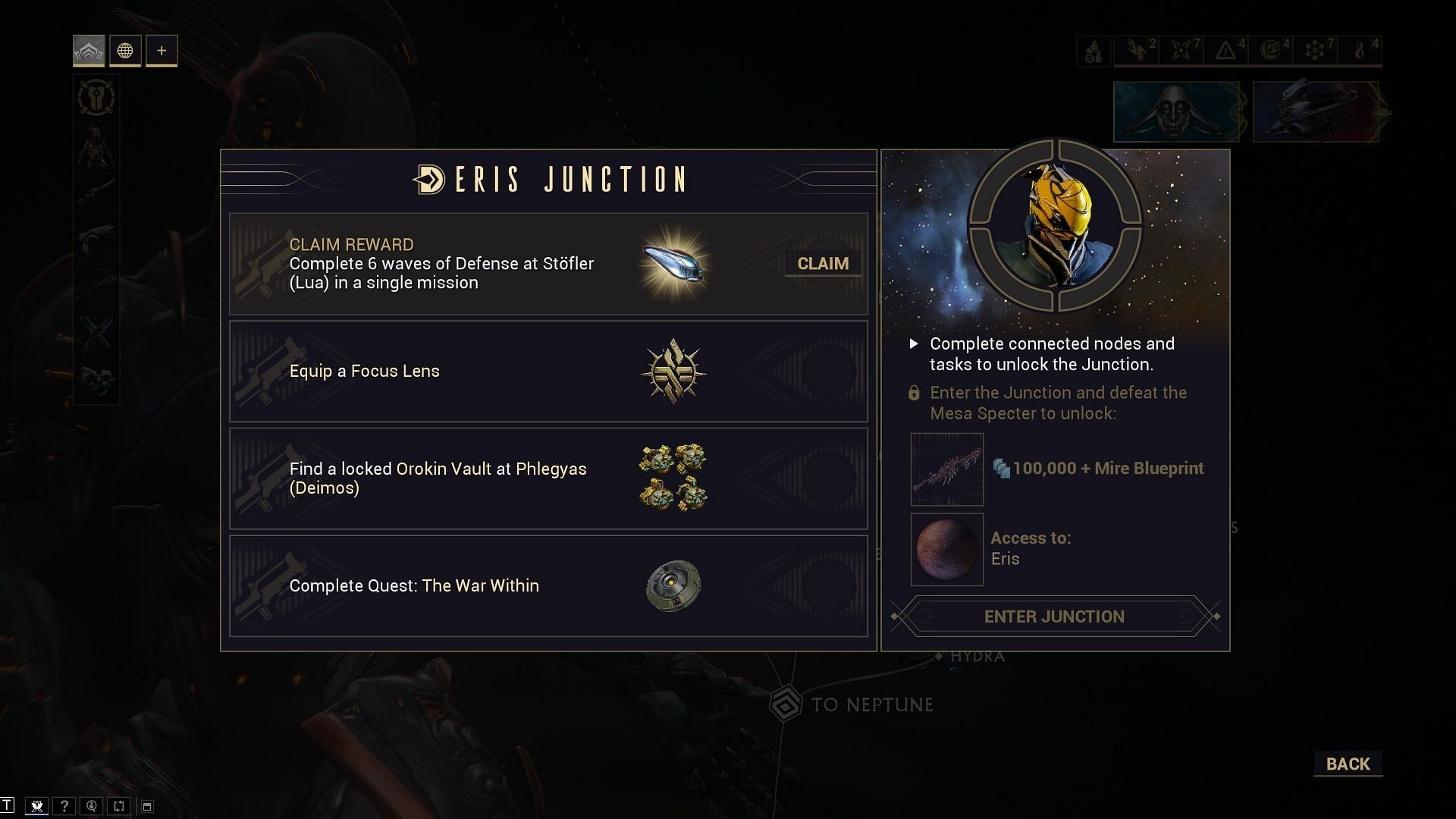
Task: Select the Orokin Vault at Phlegyas task
Action: [548, 479]
